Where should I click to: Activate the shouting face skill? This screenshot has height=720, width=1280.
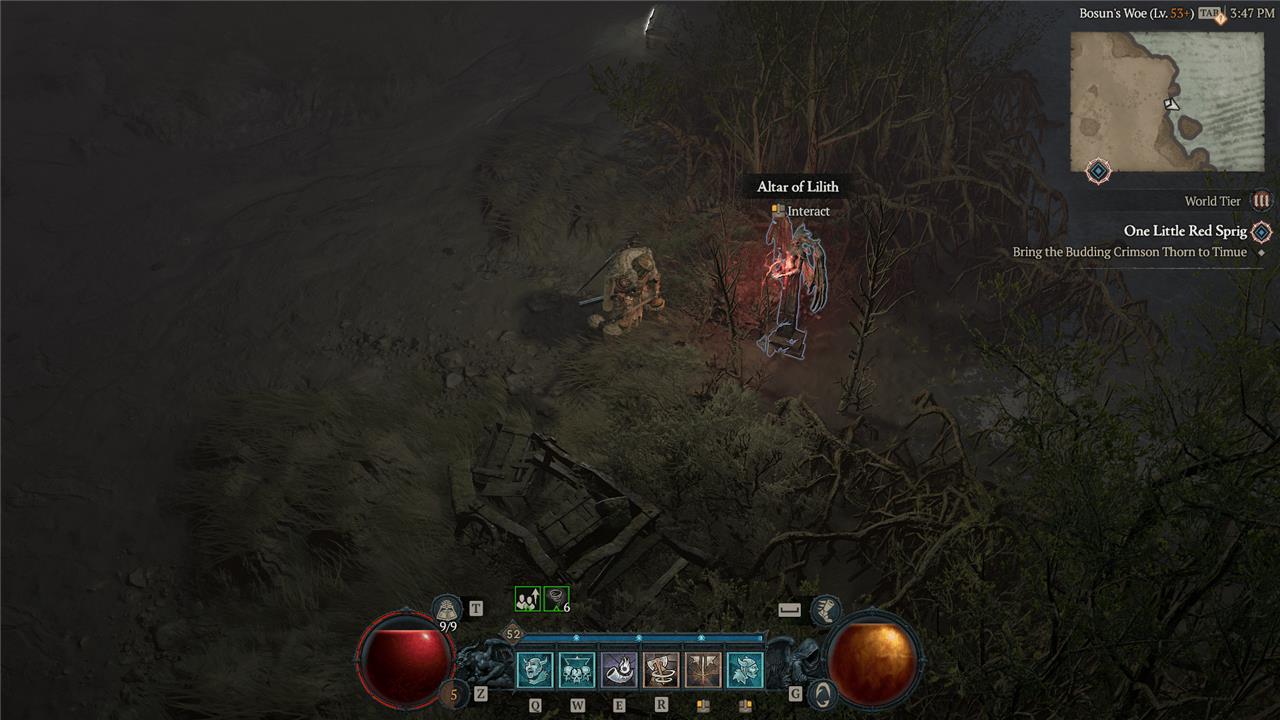point(535,670)
